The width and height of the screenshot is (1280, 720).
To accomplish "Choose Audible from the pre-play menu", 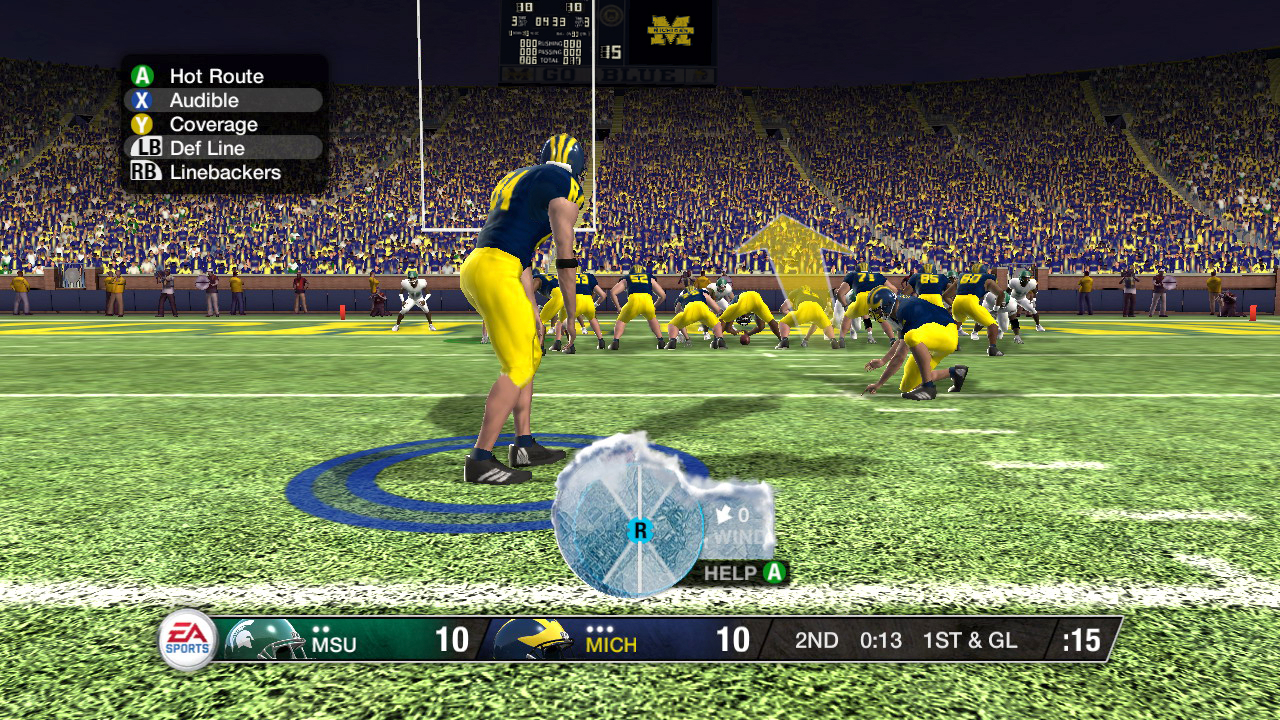I will 204,100.
